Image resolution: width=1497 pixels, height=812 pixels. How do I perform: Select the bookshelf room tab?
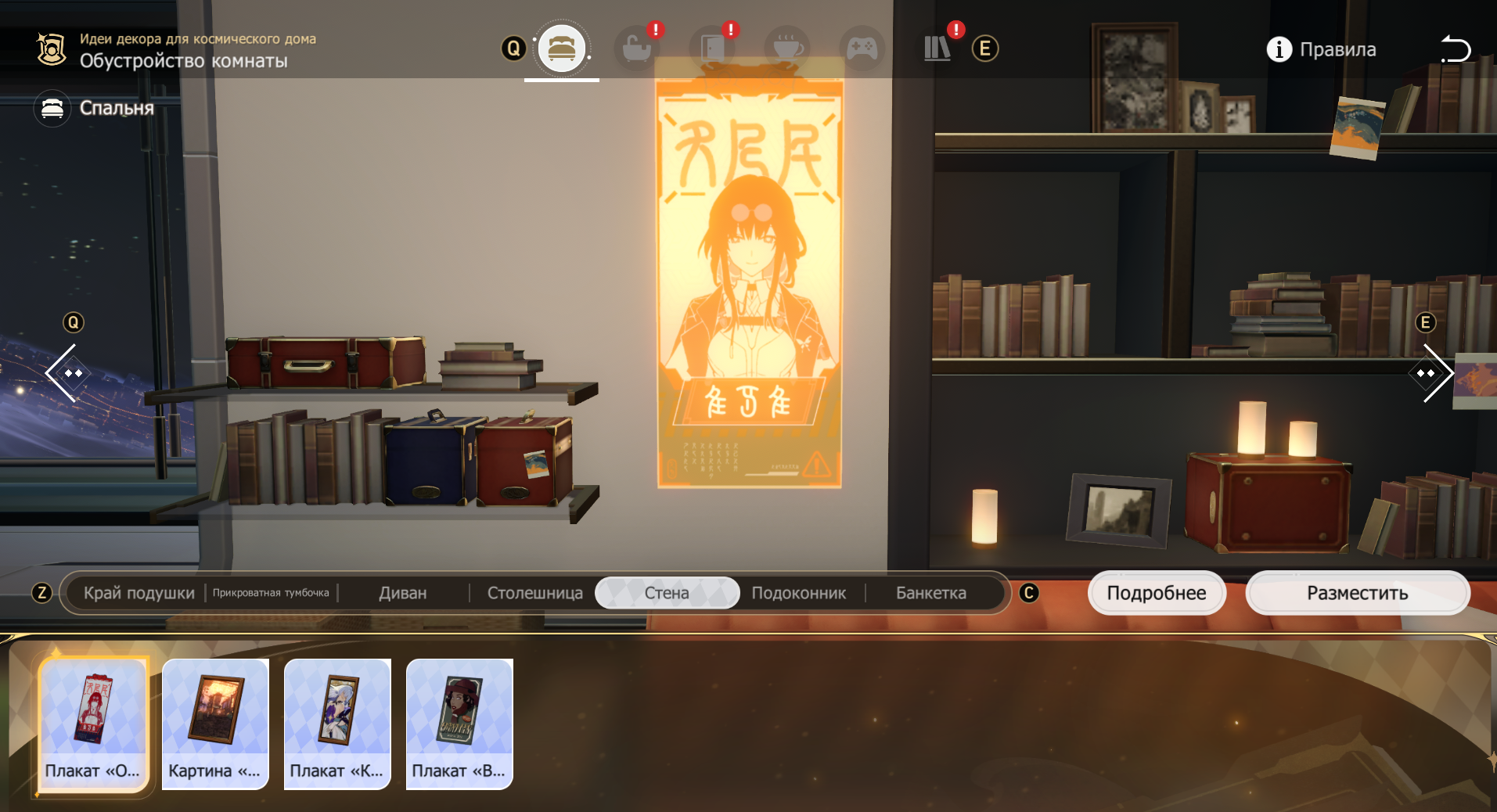937,49
